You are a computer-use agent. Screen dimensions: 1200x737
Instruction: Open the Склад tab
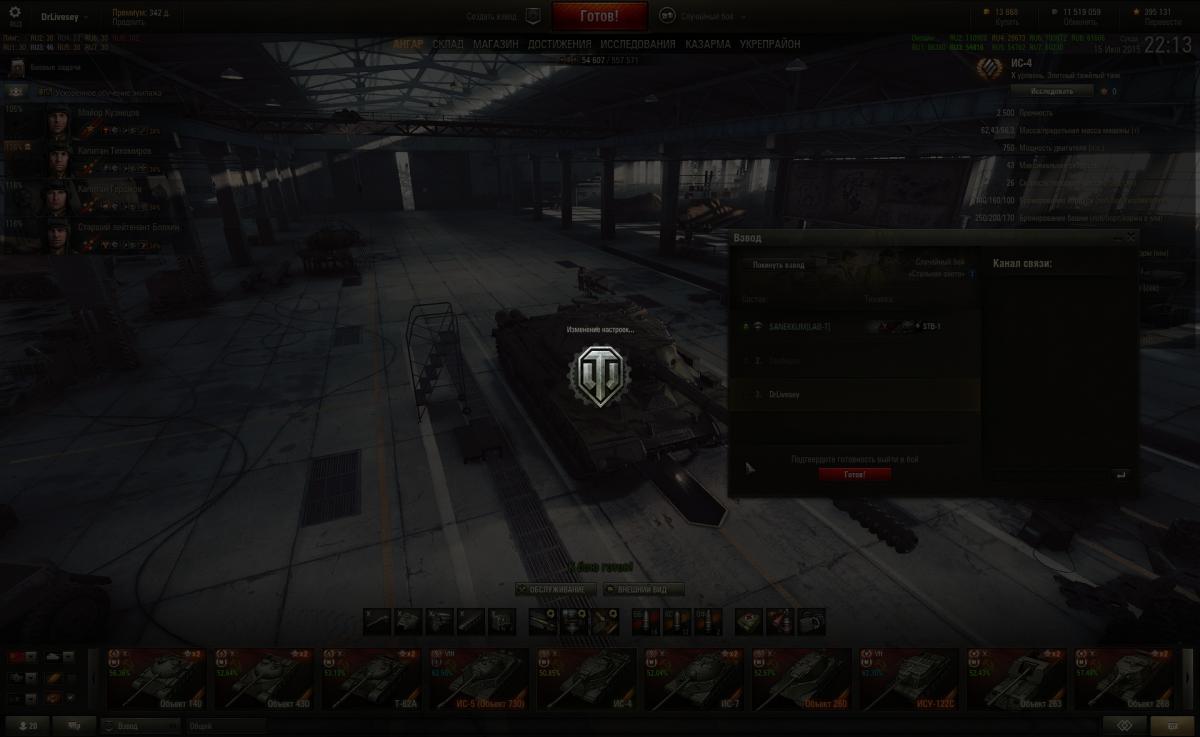coord(448,45)
